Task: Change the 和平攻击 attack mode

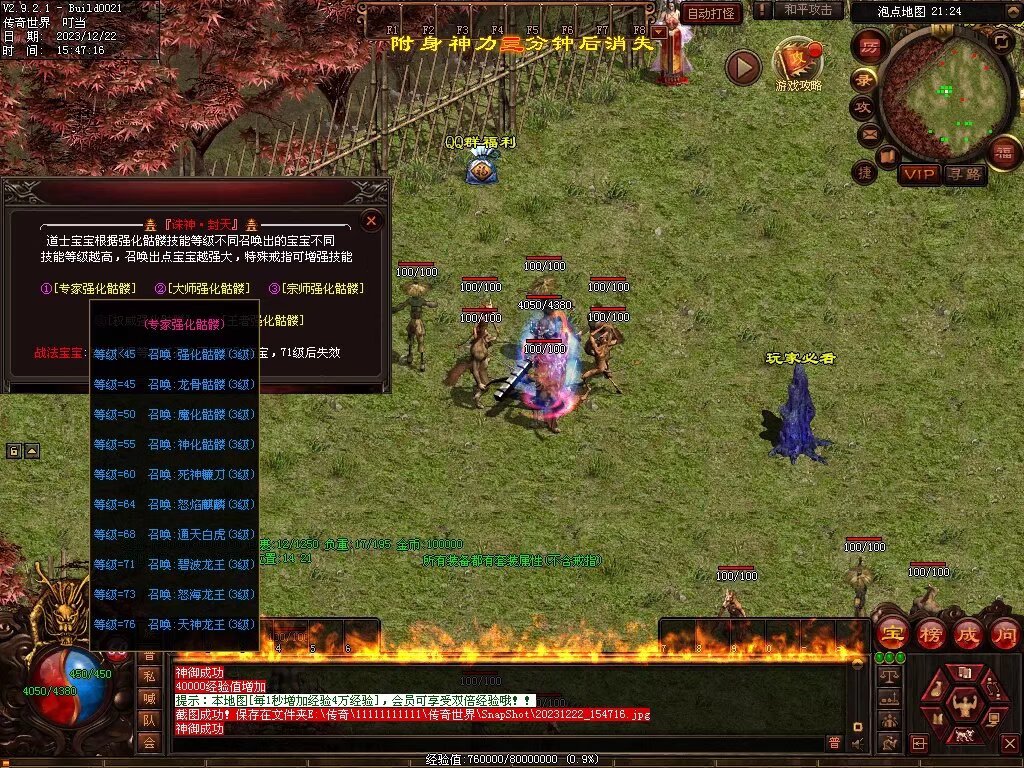Action: point(806,10)
